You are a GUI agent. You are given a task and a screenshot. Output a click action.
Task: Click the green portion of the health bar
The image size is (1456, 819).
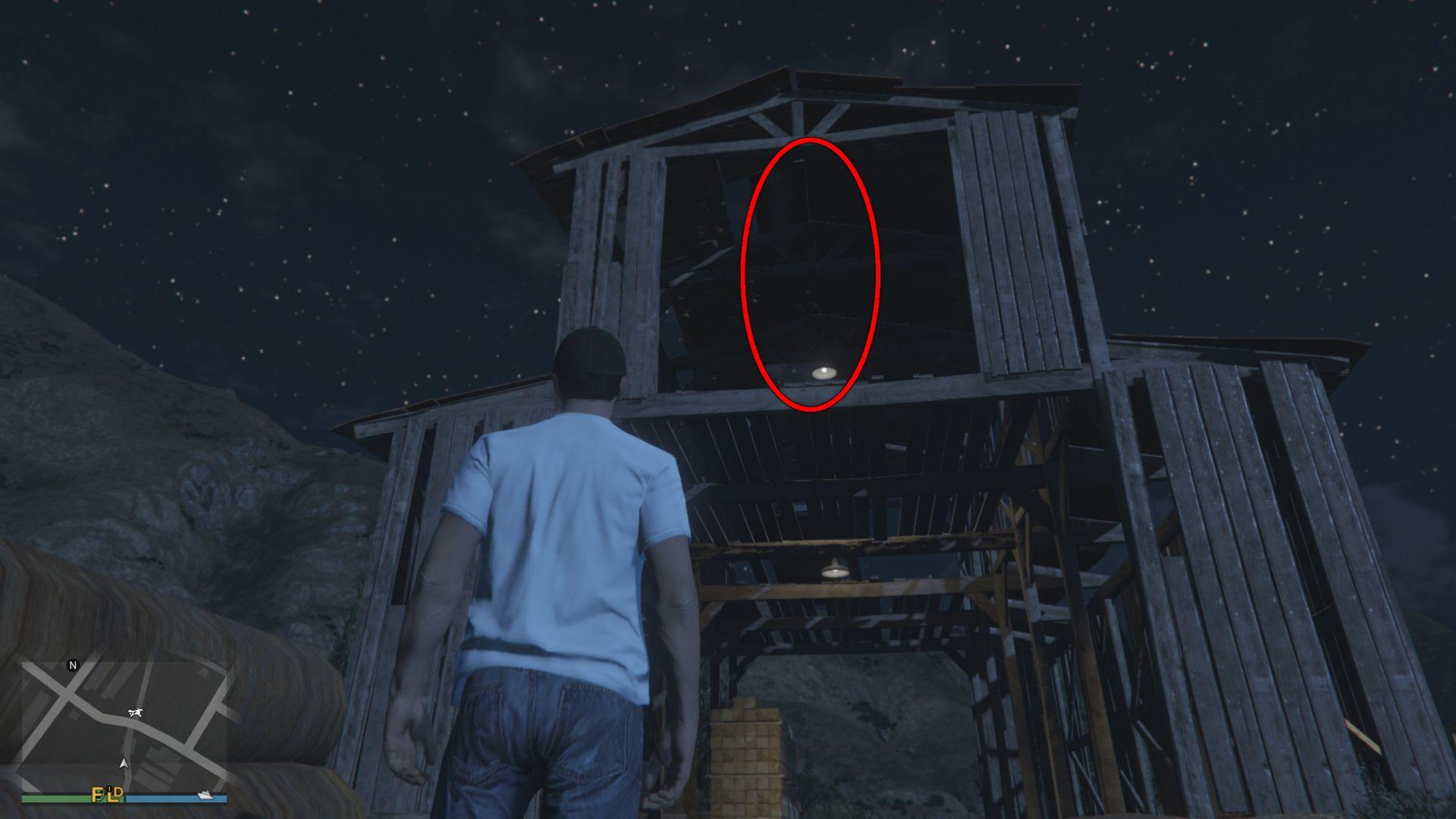pos(61,798)
